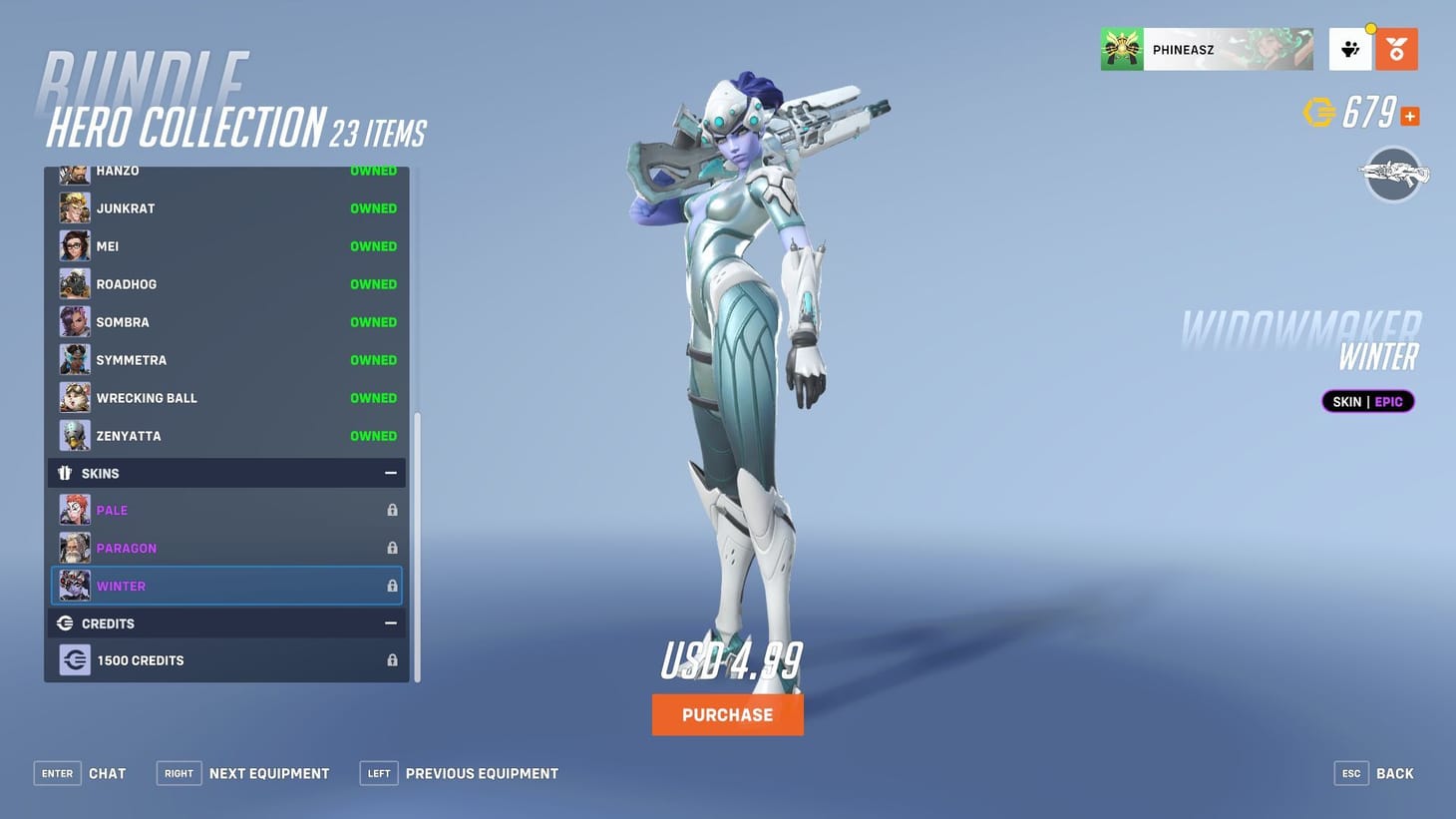Screen dimensions: 1456x819
Task: Select the weapon charm circle icon
Action: (x=1393, y=174)
